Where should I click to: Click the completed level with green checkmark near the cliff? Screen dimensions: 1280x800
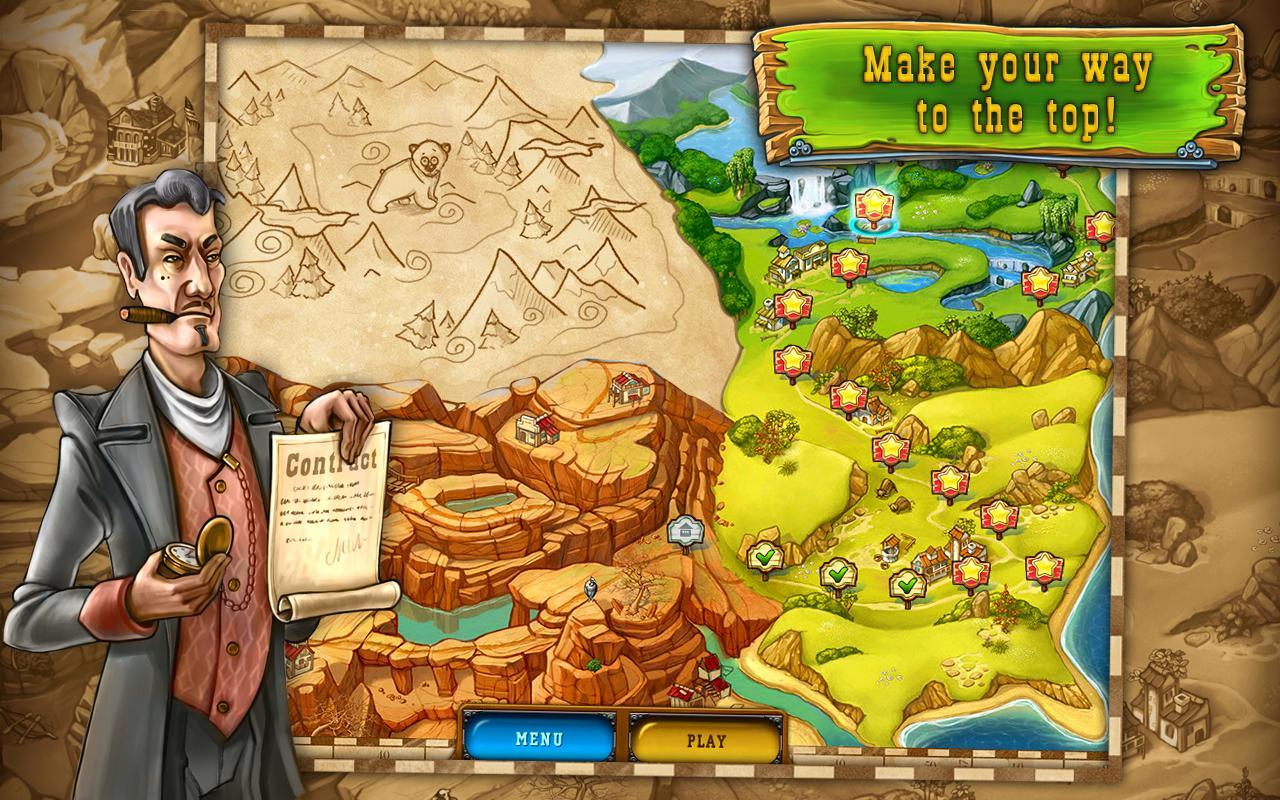point(765,556)
